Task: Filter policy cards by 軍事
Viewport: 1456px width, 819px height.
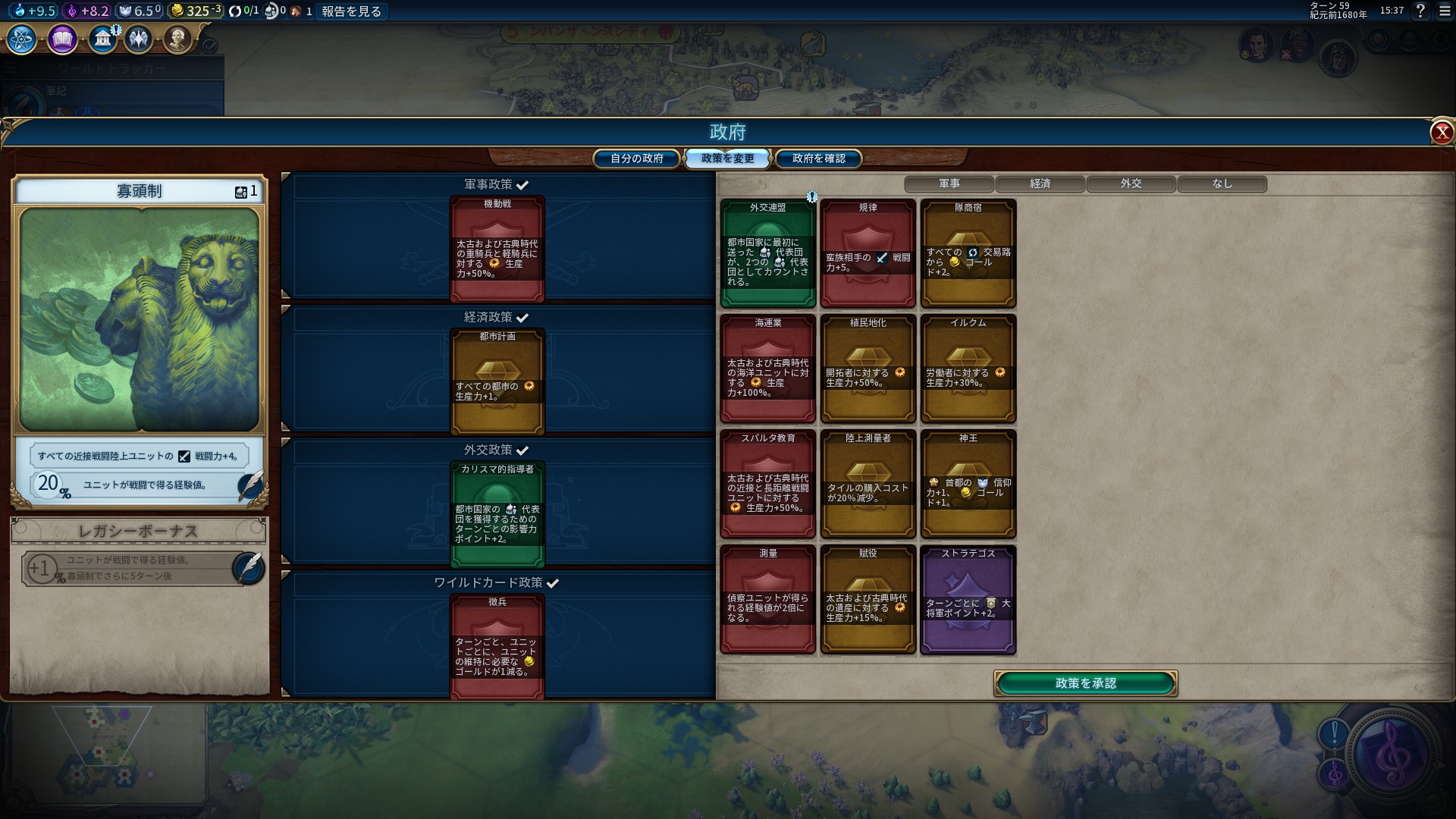Action: [949, 184]
